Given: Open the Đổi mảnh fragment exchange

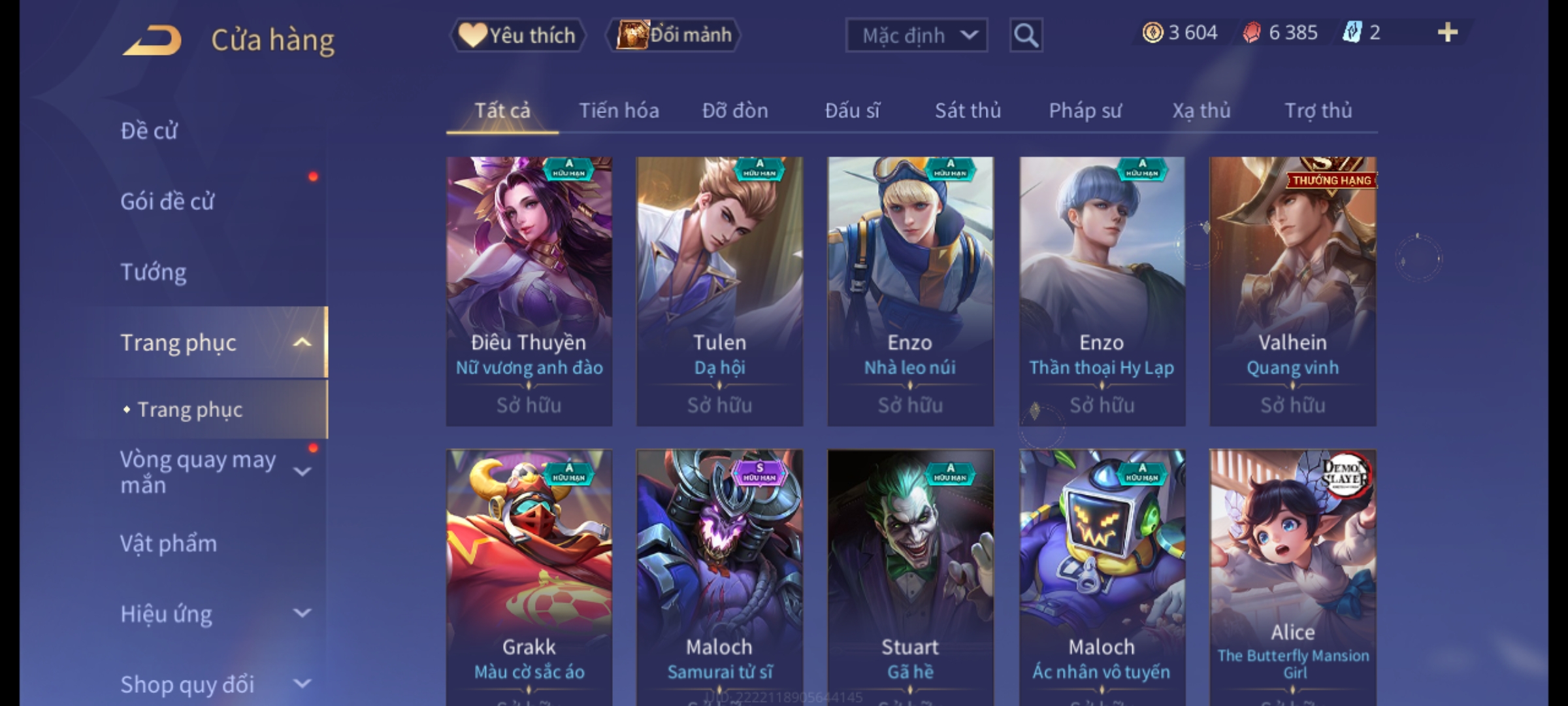Looking at the screenshot, I should (674, 35).
